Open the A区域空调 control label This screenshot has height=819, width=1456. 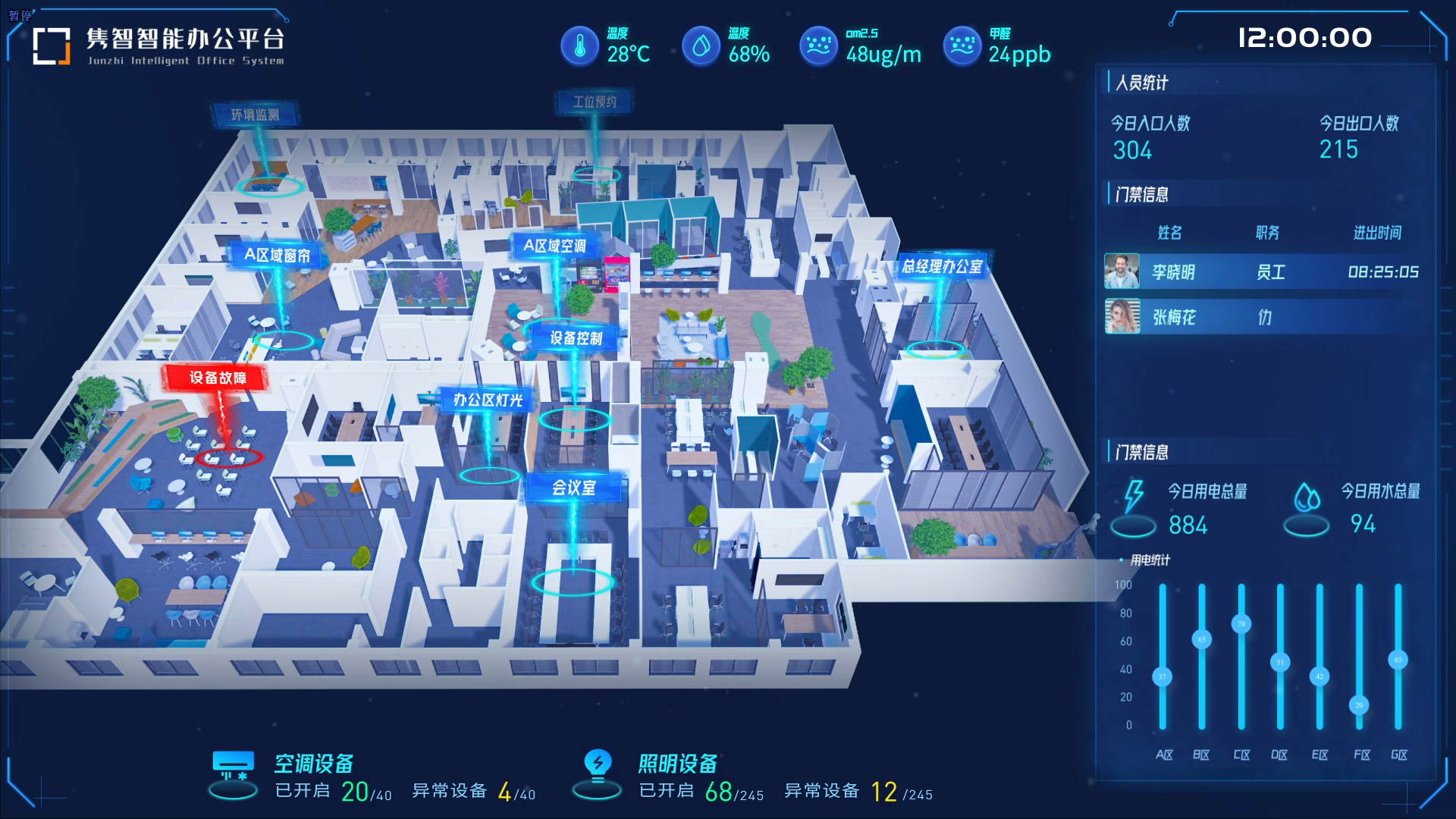click(554, 246)
